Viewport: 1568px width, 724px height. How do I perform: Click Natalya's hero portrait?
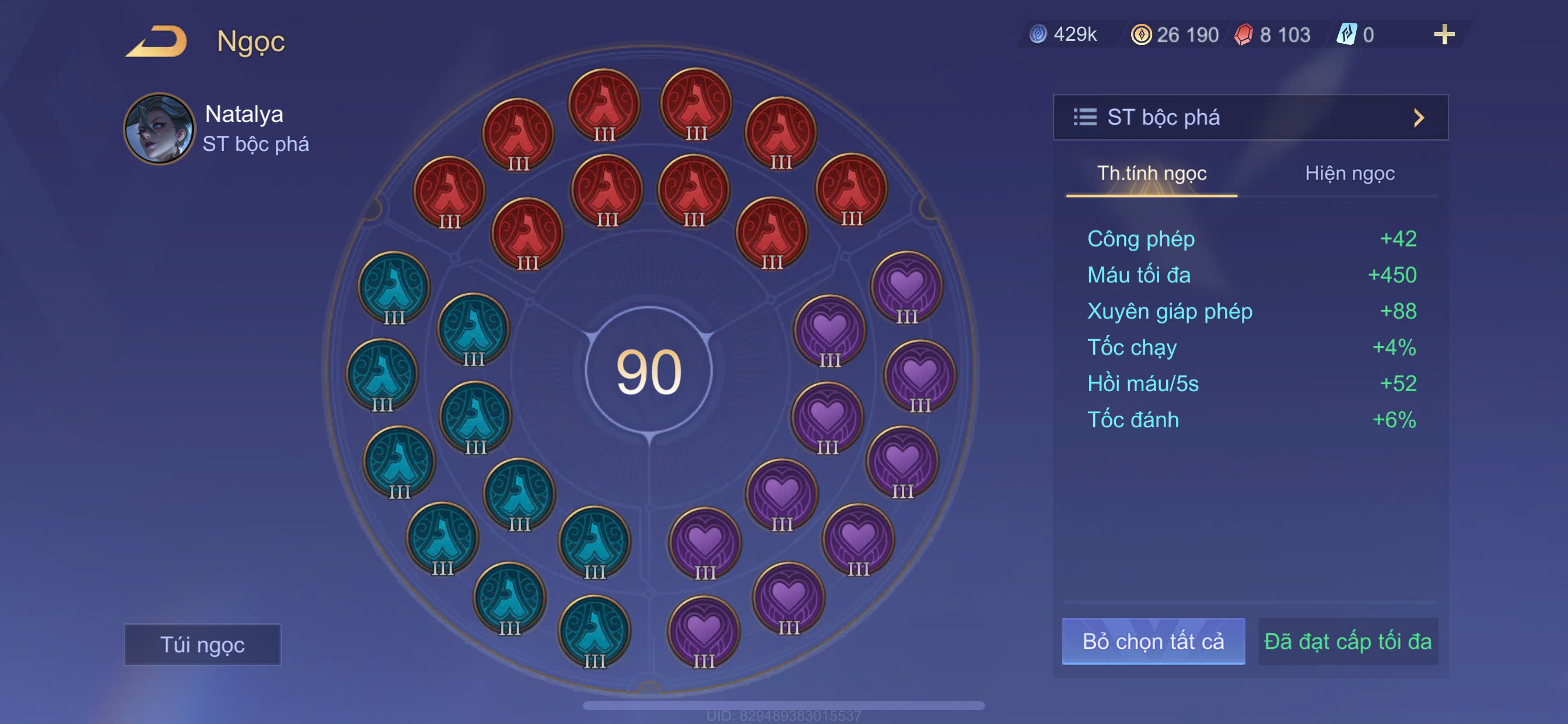(159, 128)
